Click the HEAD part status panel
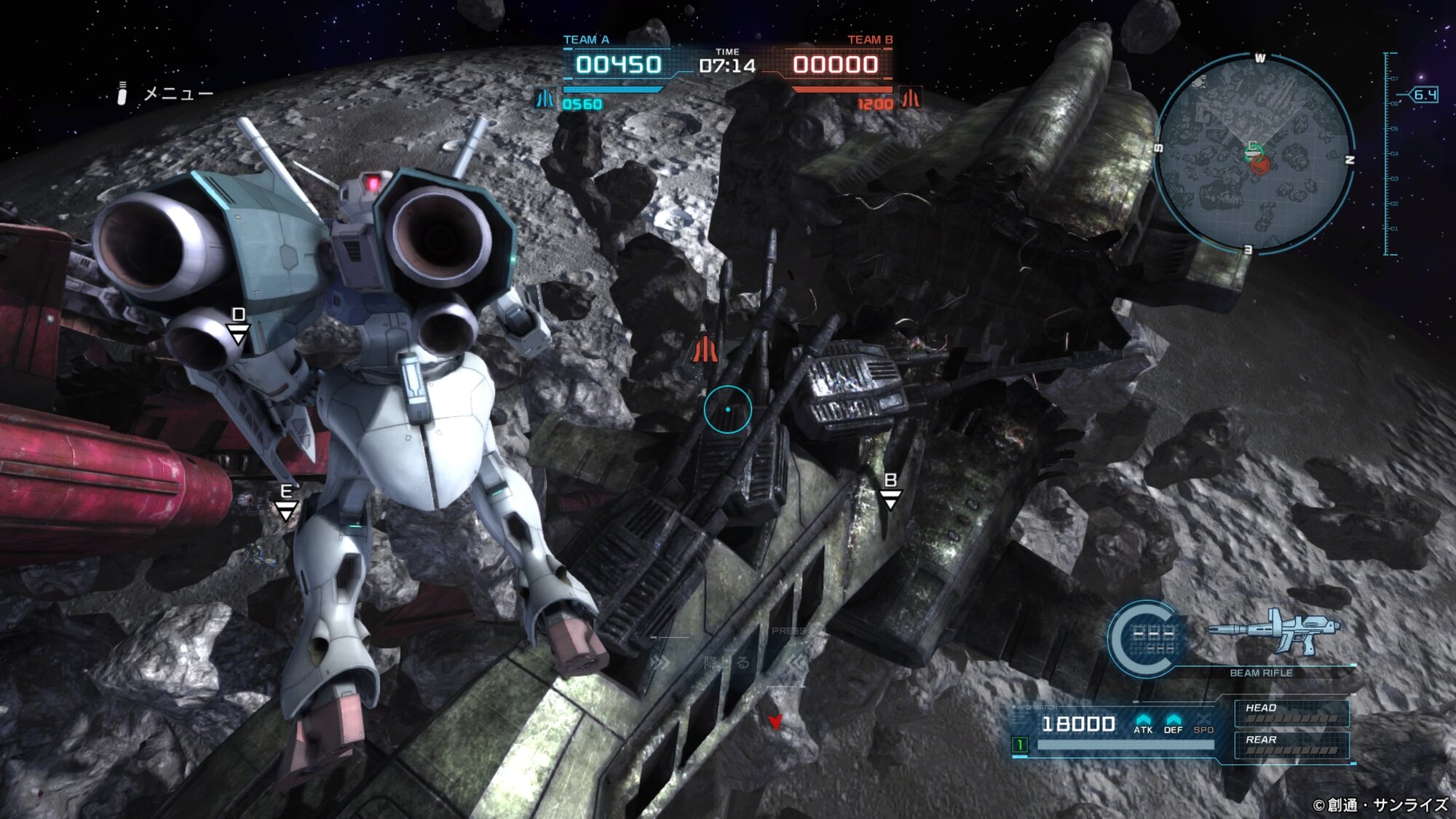 pos(1291,713)
